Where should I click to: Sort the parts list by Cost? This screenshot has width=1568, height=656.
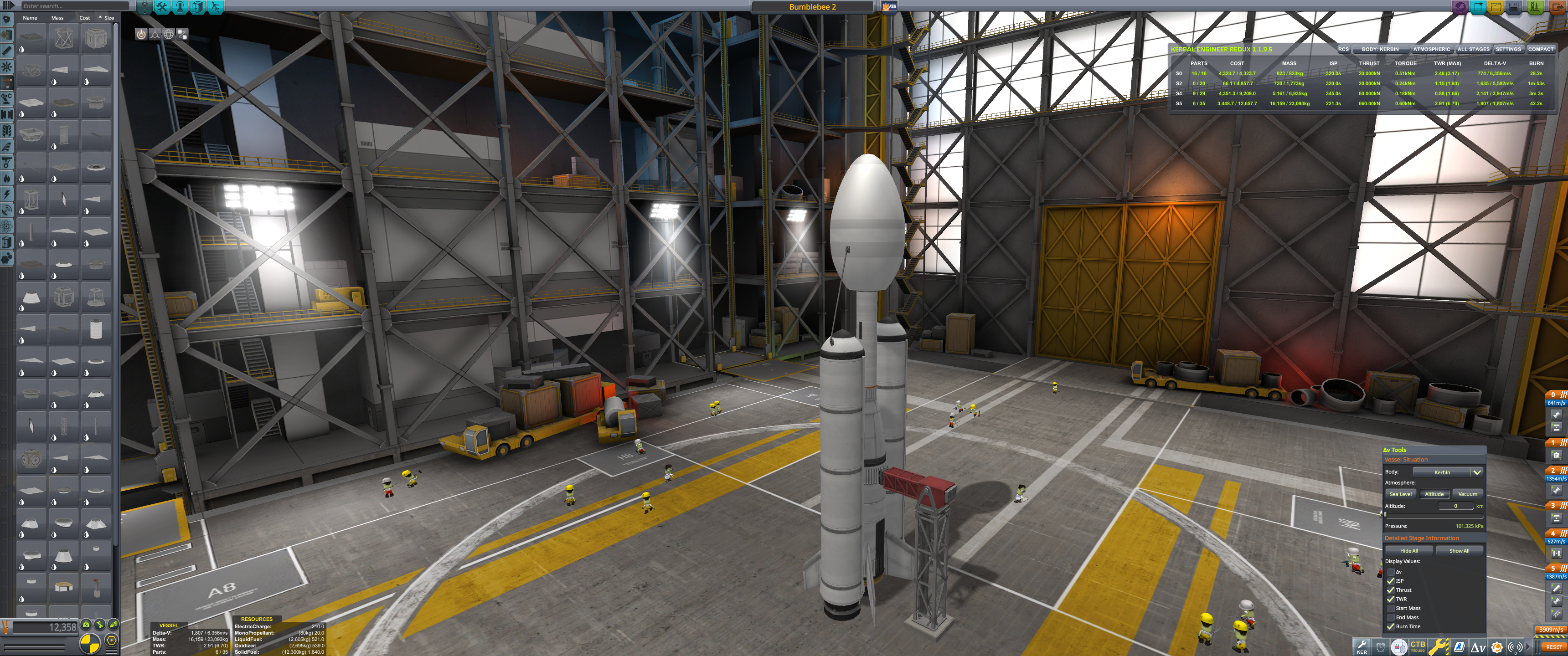(x=85, y=18)
